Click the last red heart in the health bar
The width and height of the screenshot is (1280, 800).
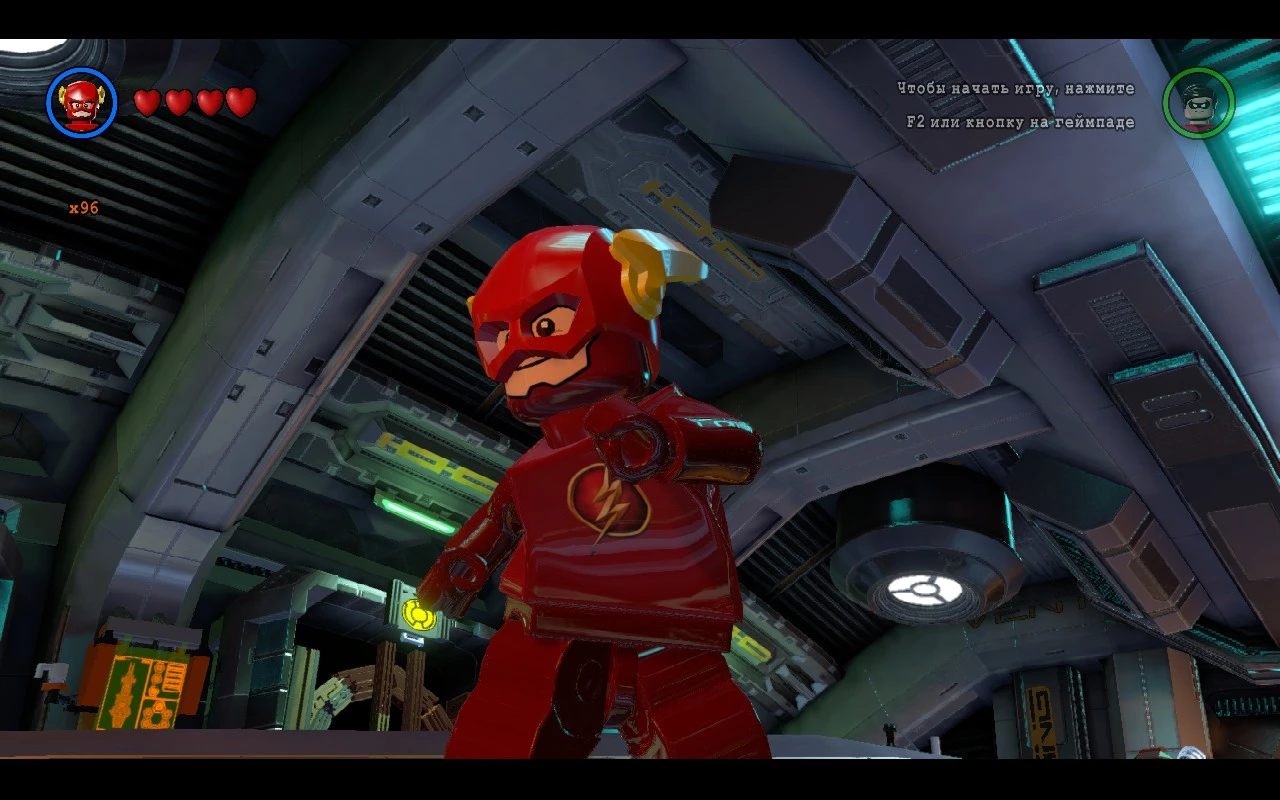[239, 101]
